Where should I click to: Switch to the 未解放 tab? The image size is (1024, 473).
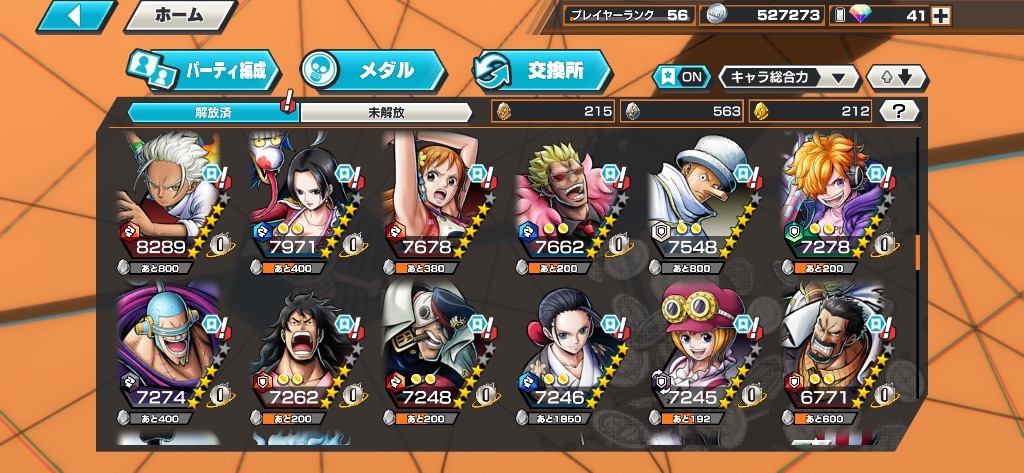point(385,112)
